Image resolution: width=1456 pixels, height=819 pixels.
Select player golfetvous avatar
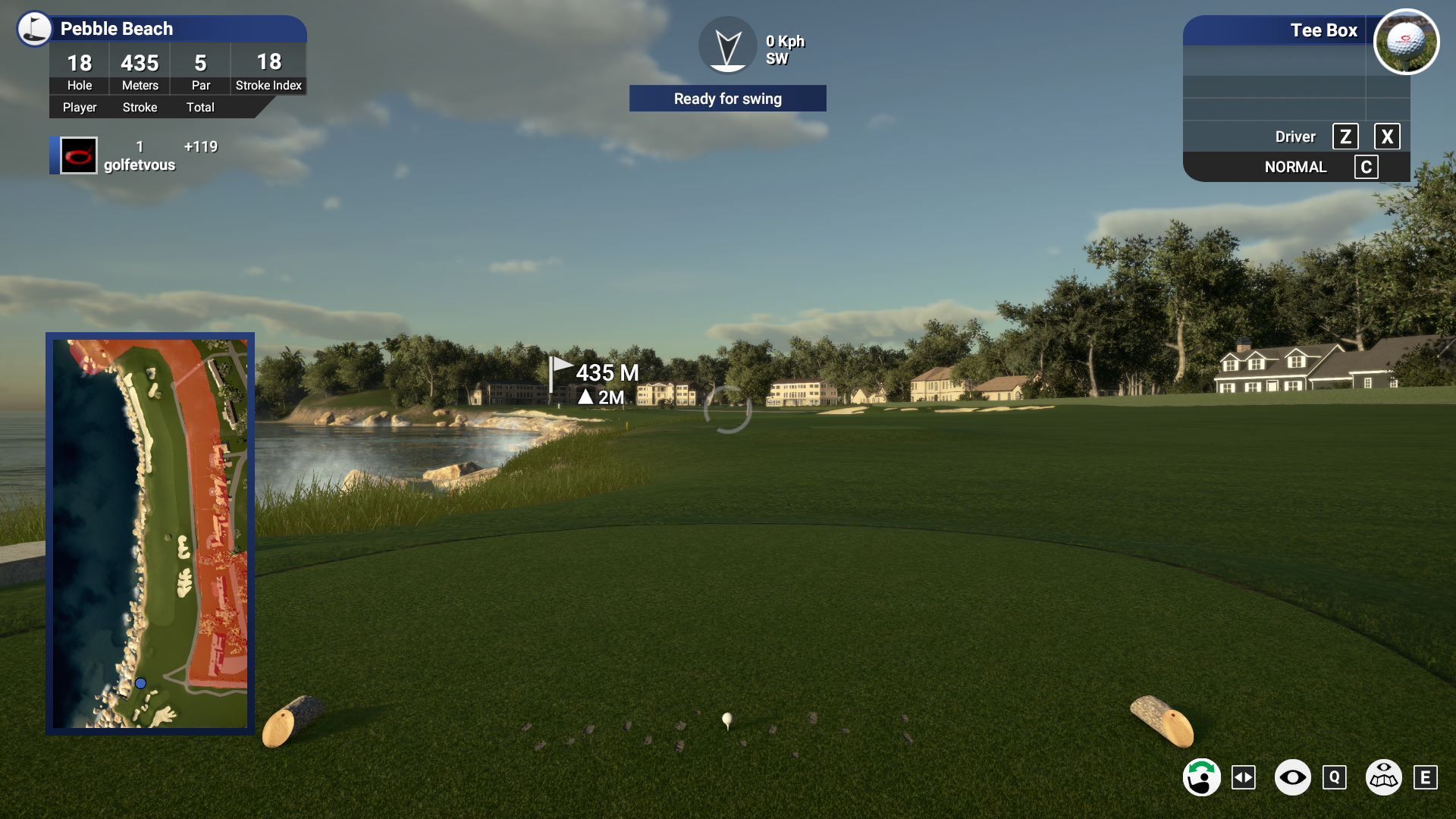pyautogui.click(x=79, y=156)
